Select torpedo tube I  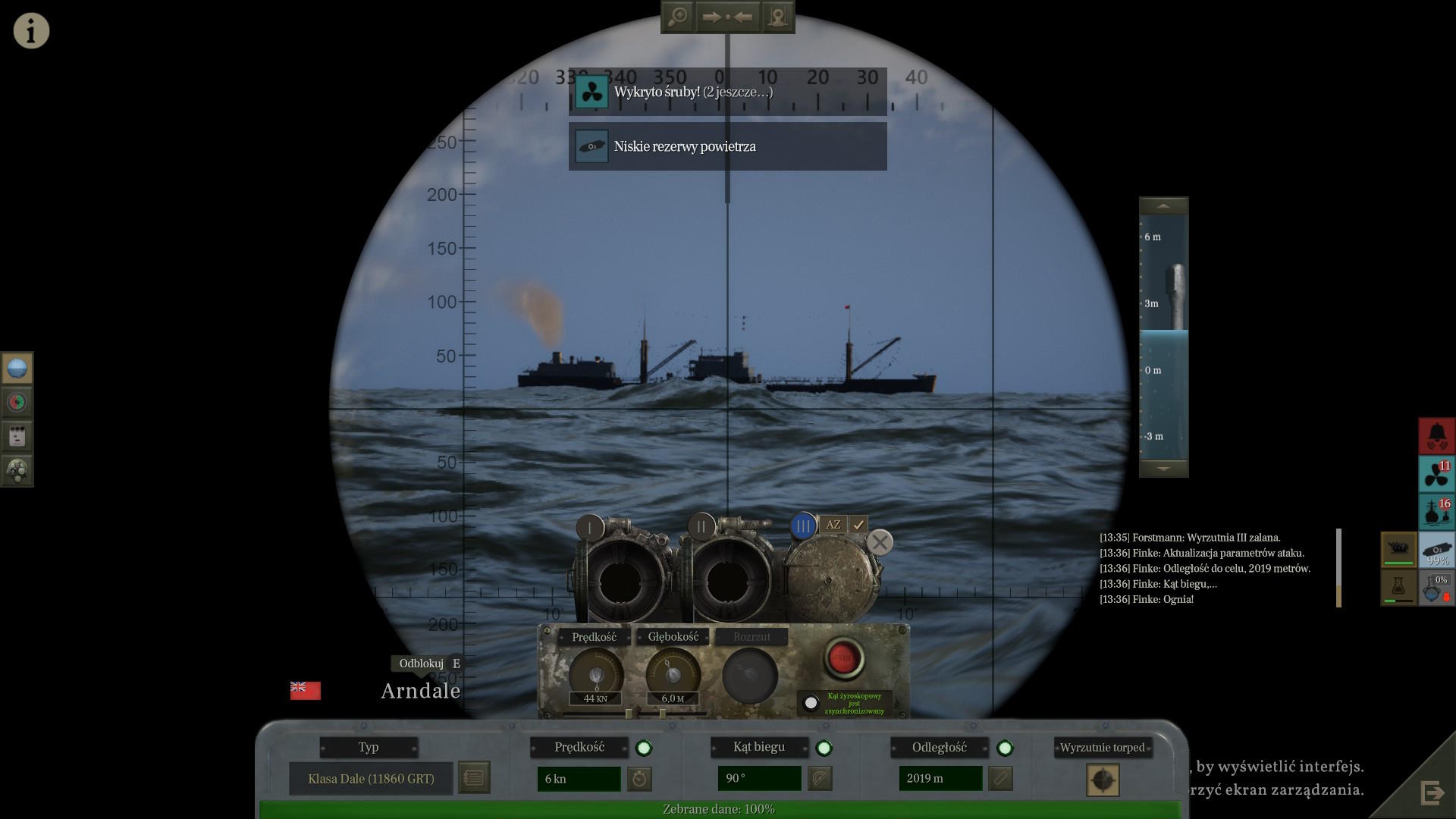pos(590,527)
